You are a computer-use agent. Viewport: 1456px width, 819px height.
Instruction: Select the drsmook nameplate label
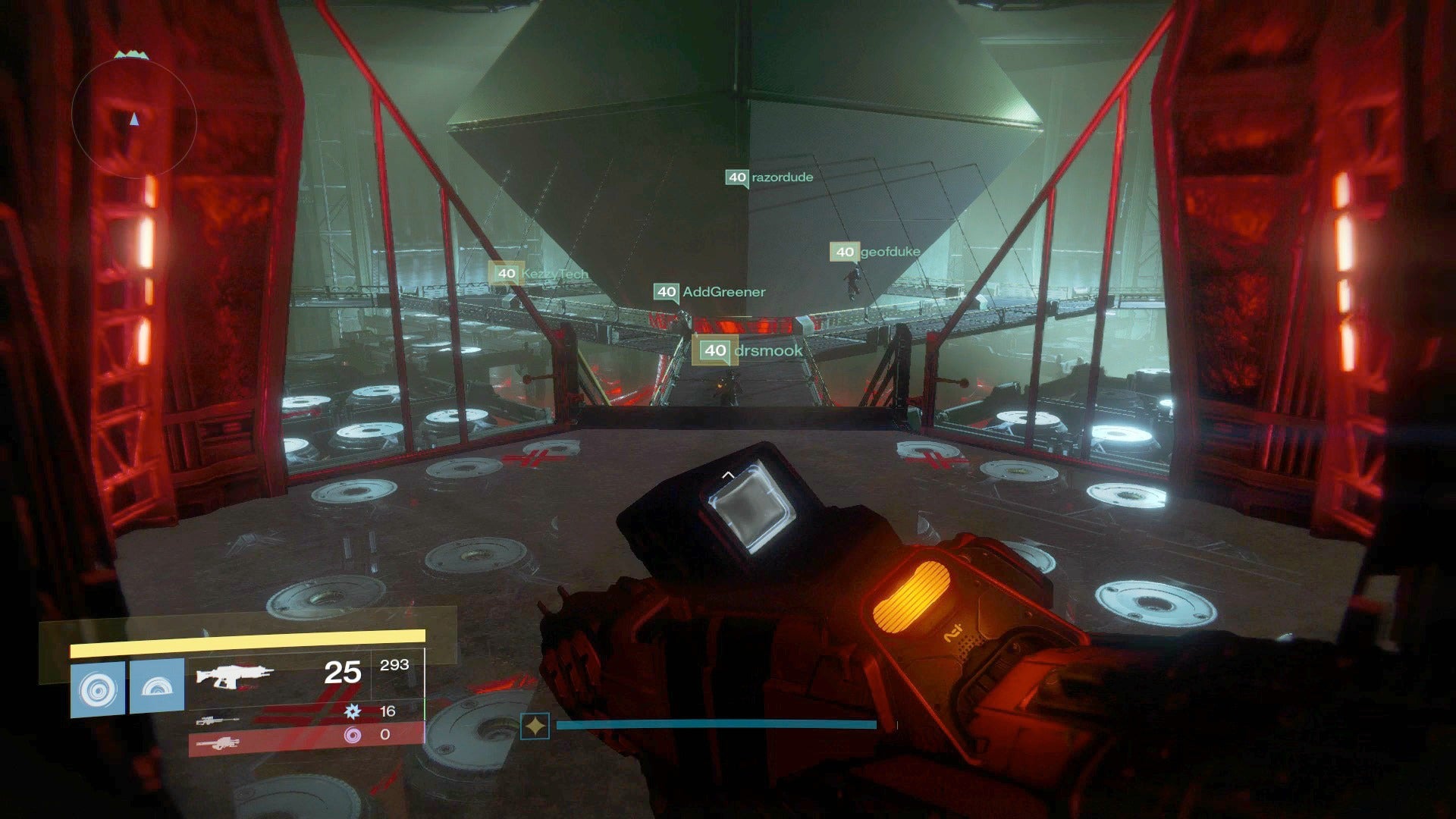click(766, 350)
